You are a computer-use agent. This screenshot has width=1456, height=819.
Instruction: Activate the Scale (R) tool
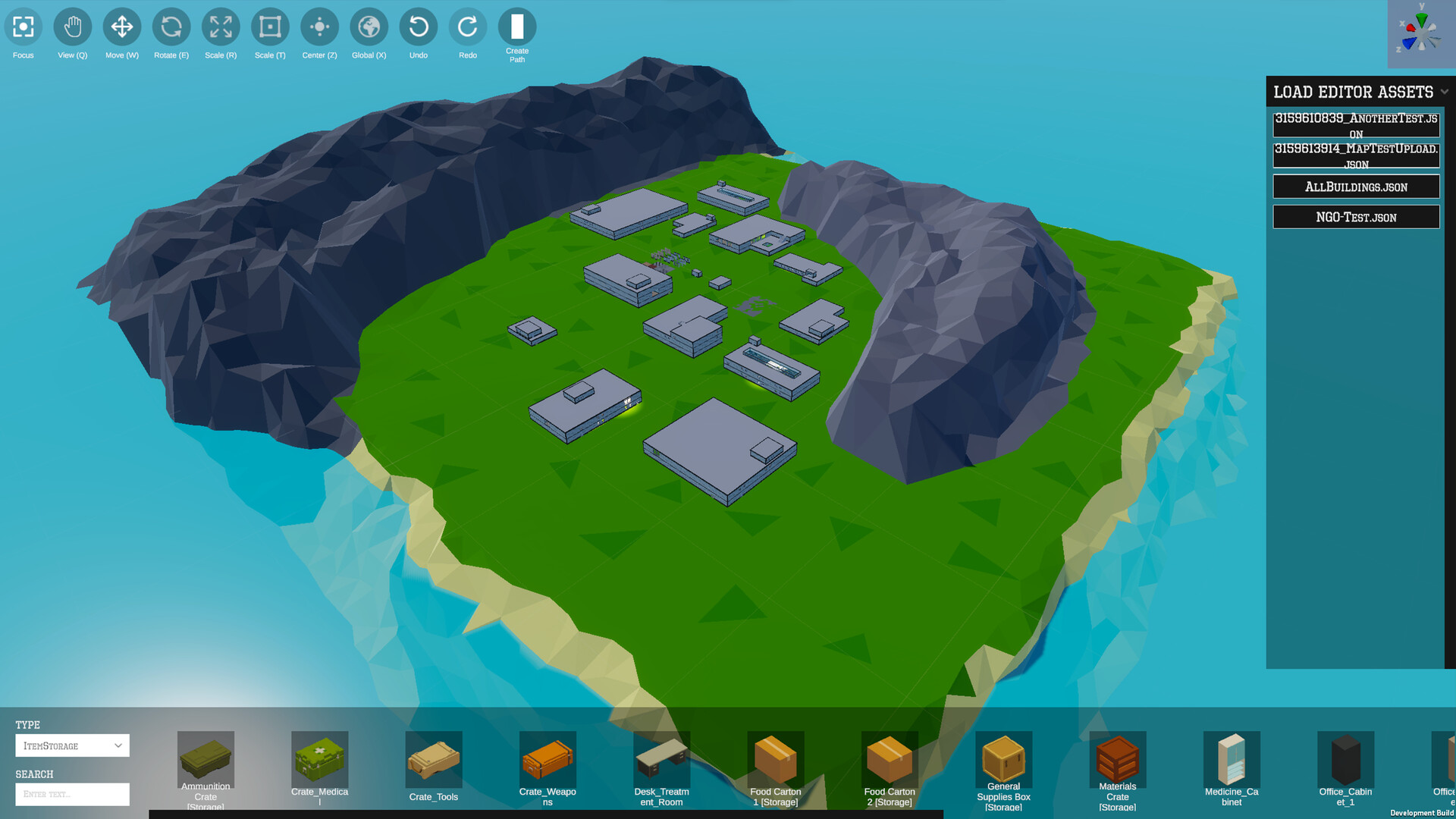click(220, 27)
